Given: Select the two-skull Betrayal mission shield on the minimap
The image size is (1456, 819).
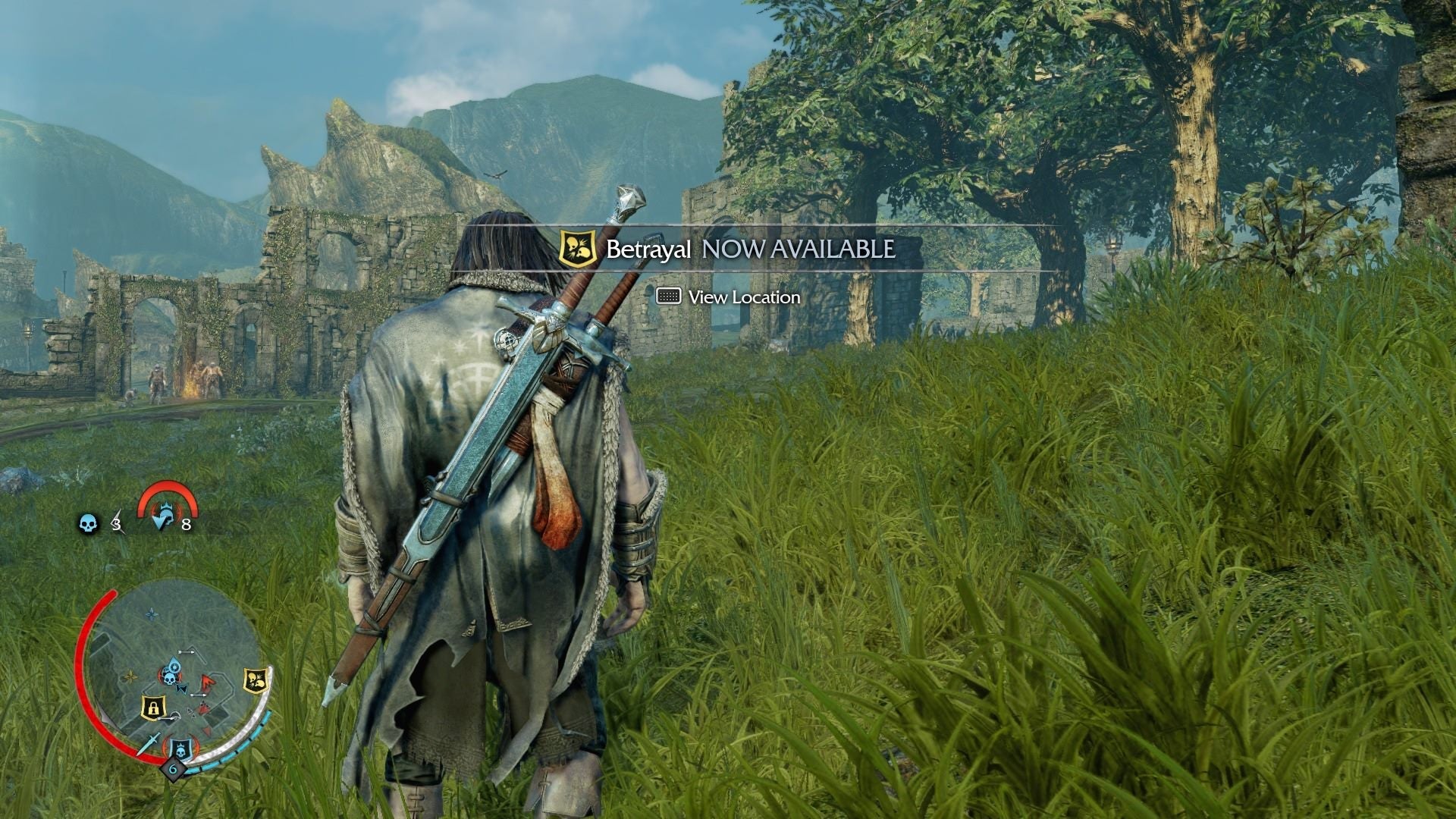Looking at the screenshot, I should [254, 679].
